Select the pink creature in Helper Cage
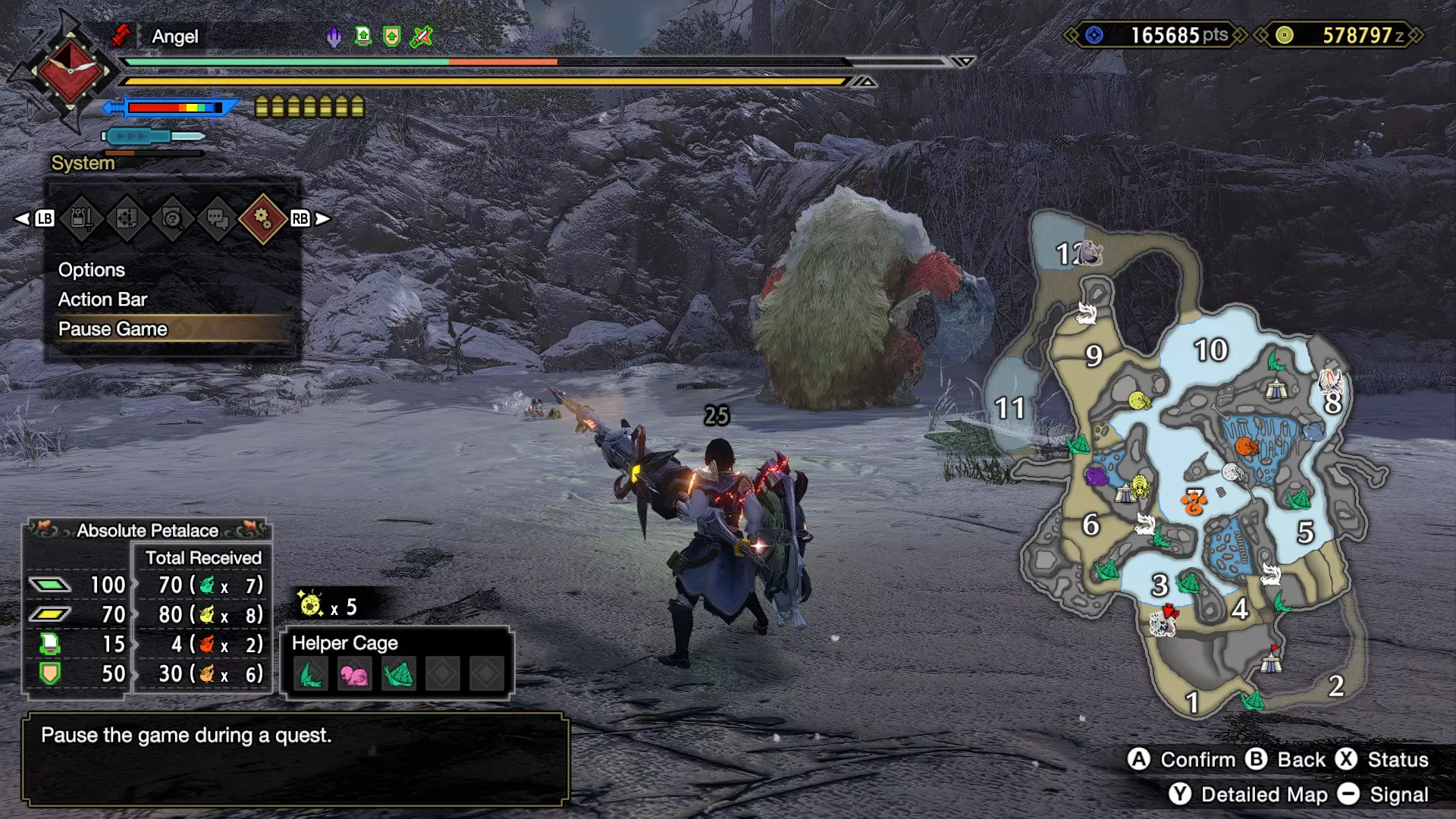 (354, 674)
